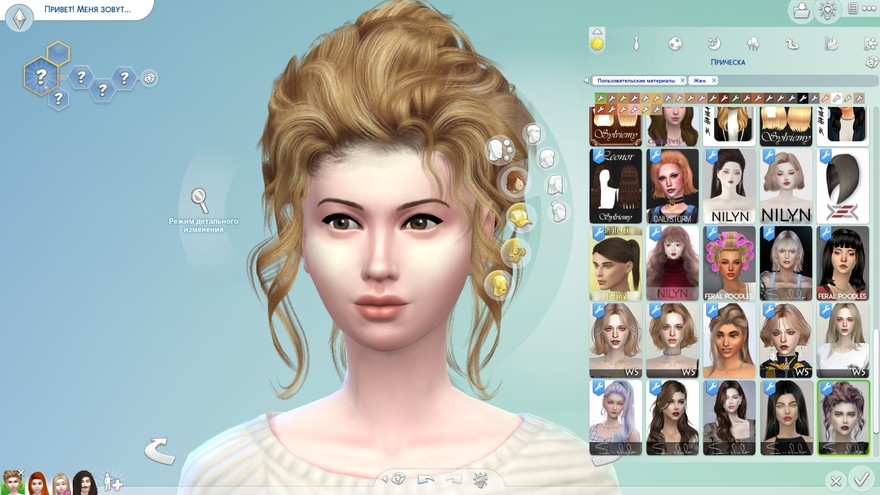Switch to the party outfit category
This screenshot has width=880, height=495.
[x=752, y=44]
